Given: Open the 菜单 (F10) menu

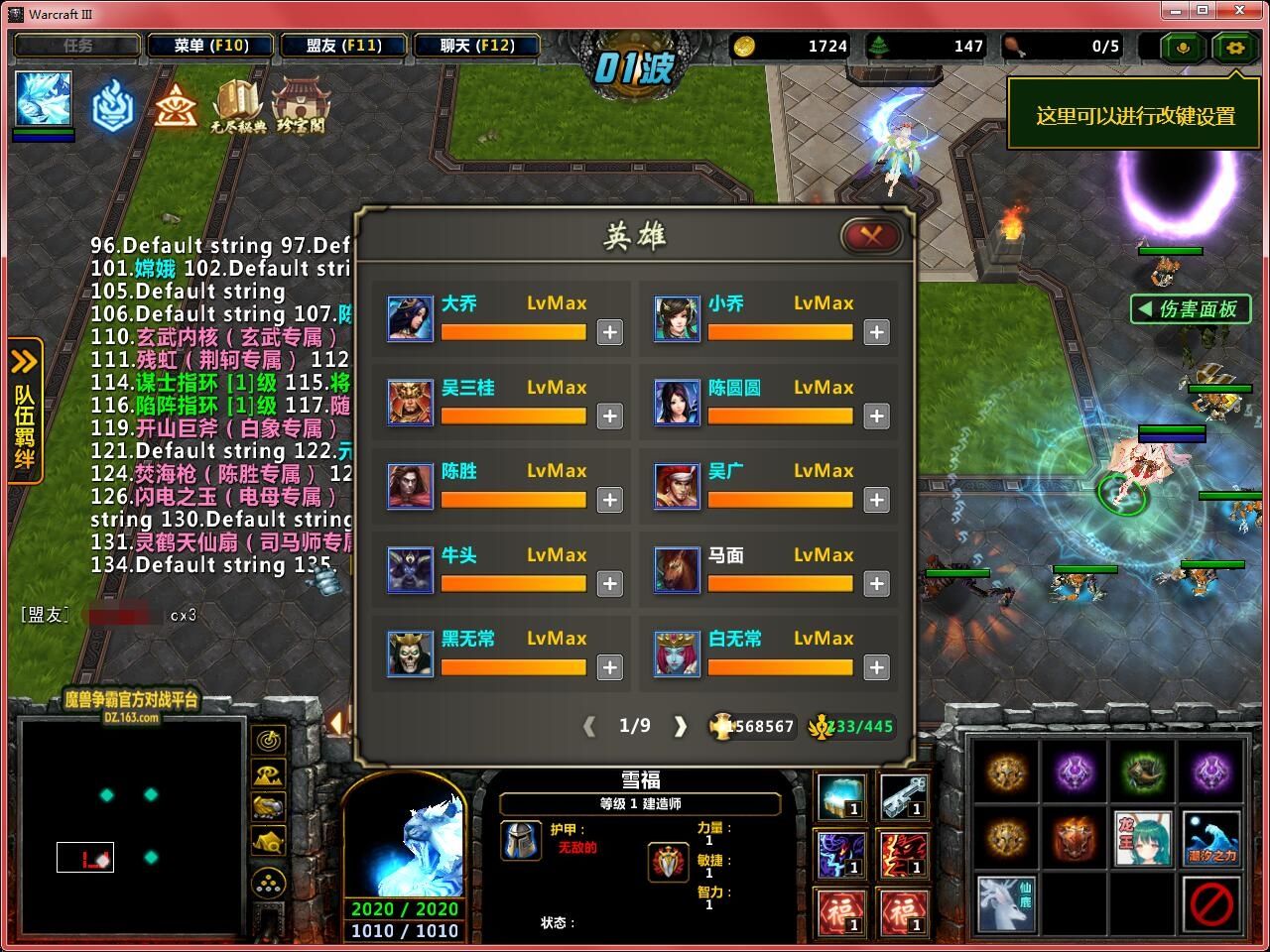Looking at the screenshot, I should coord(210,46).
